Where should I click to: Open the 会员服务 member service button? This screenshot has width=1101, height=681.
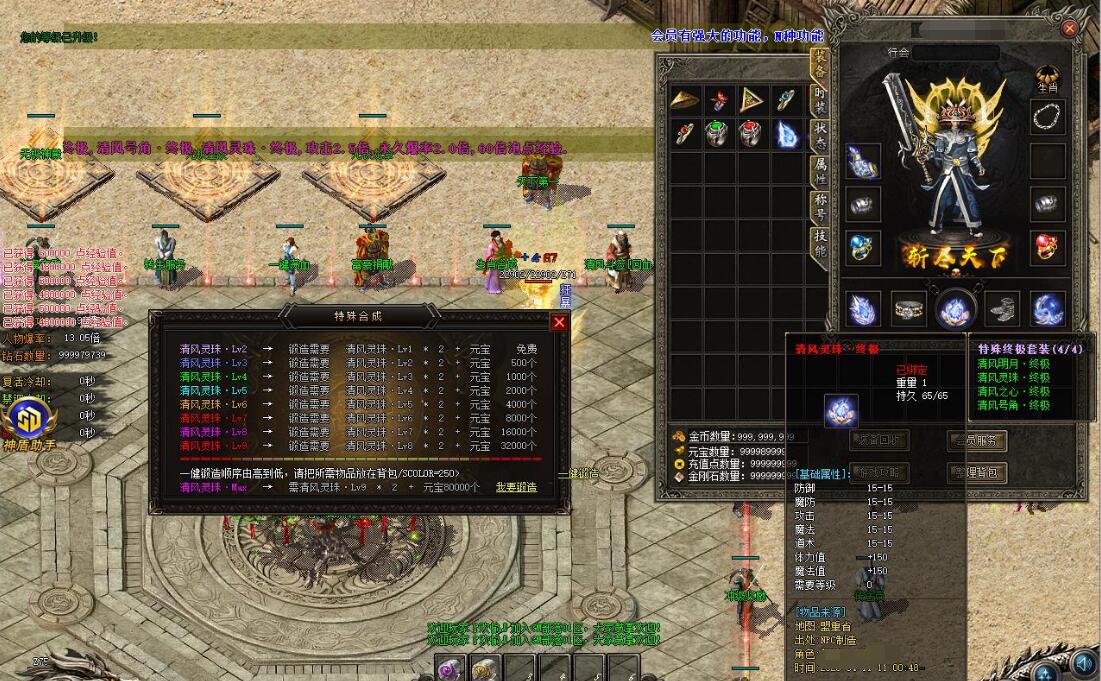click(x=977, y=440)
